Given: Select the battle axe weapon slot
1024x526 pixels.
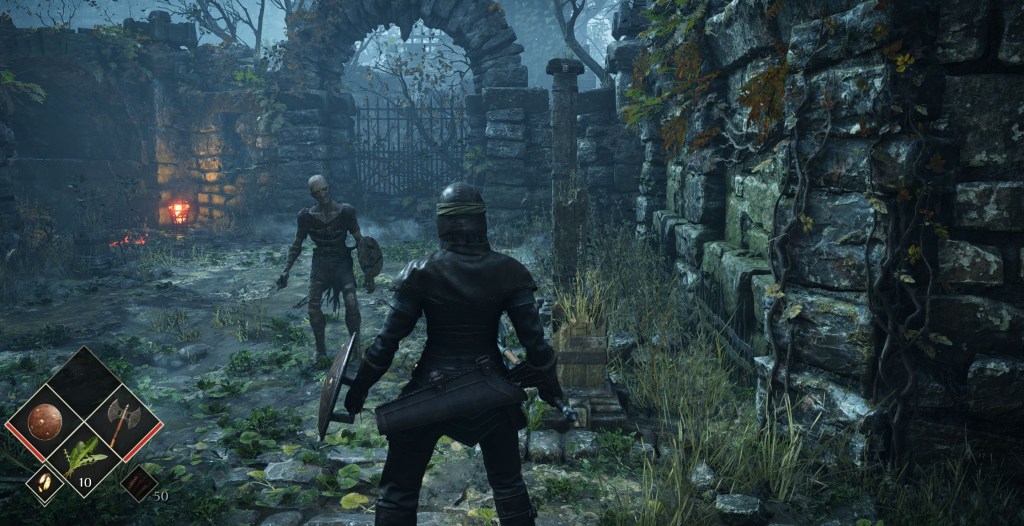Looking at the screenshot, I should (x=123, y=423).
